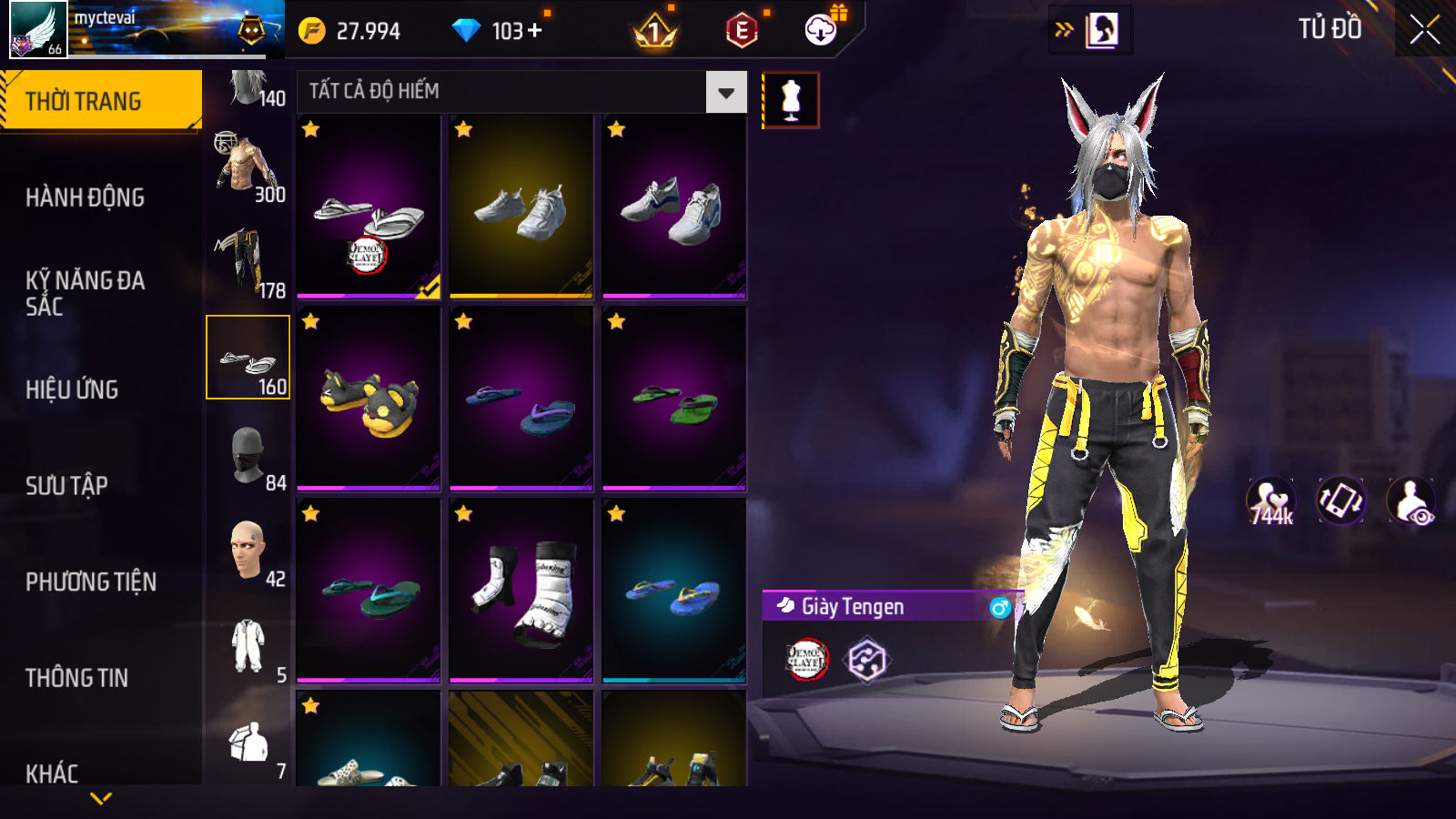The image size is (1456, 819).
Task: Add diamonds with the plus button
Action: pyautogui.click(x=535, y=31)
